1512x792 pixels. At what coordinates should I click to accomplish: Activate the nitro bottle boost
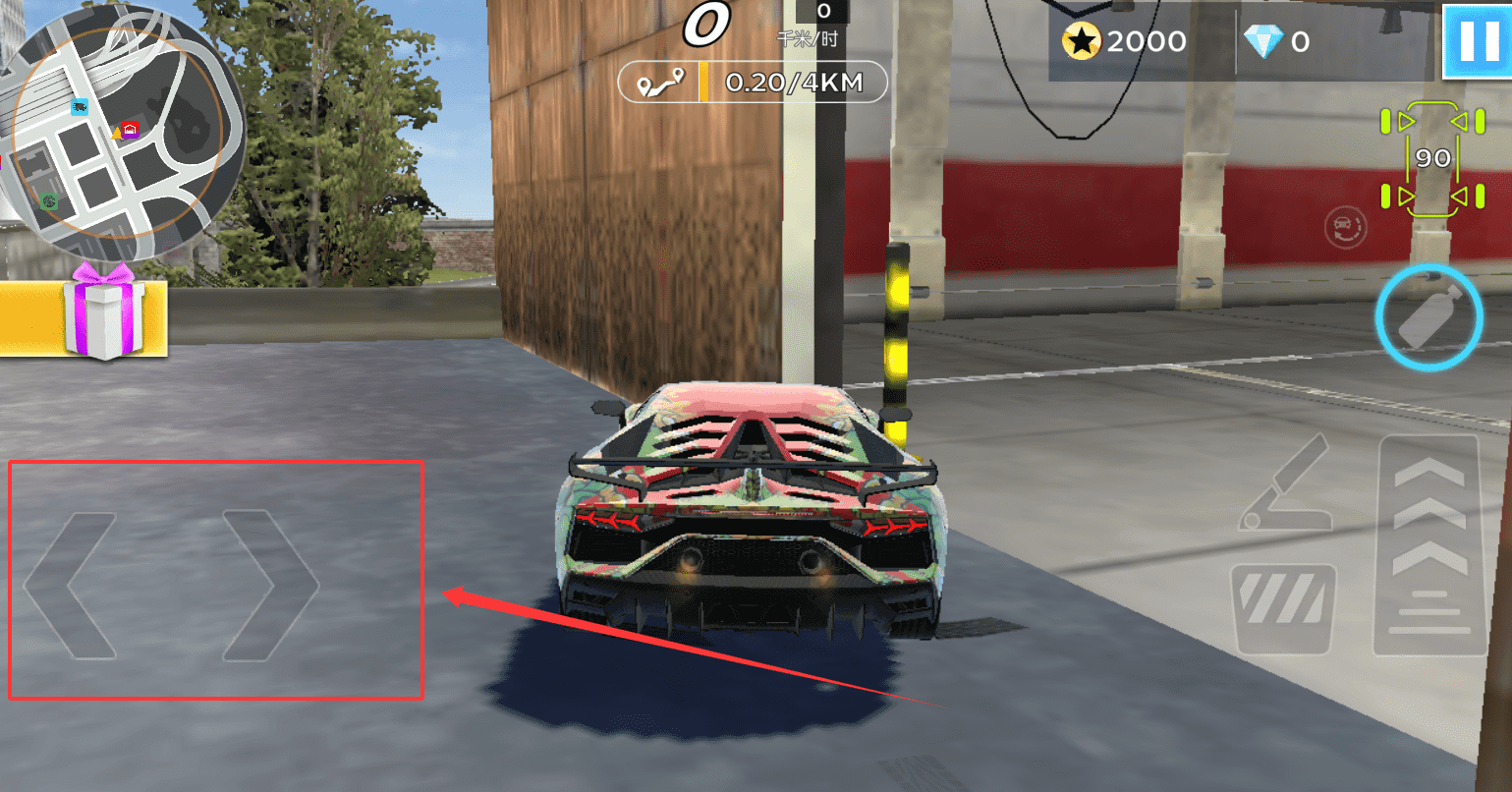1428,317
